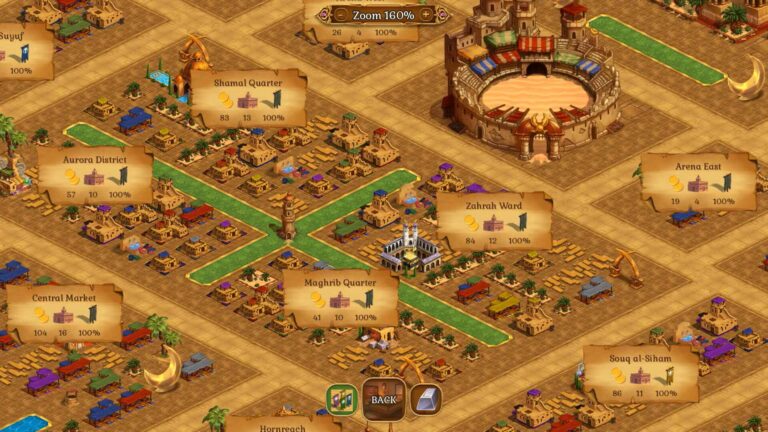Select the Central Market district label
Viewport: 768px width, 432px height.
pyautogui.click(x=64, y=312)
